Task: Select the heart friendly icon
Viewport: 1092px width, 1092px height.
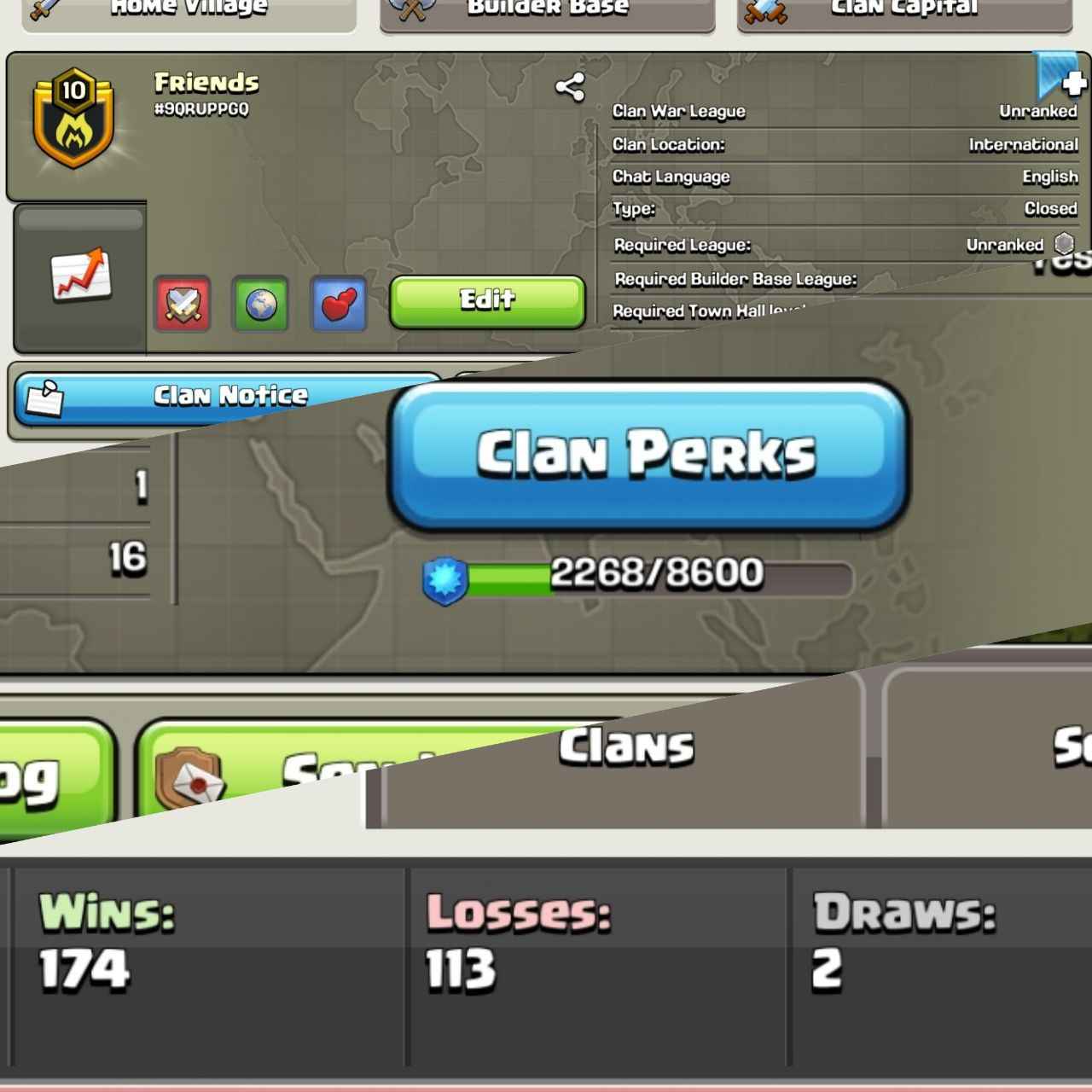Action: pyautogui.click(x=338, y=305)
